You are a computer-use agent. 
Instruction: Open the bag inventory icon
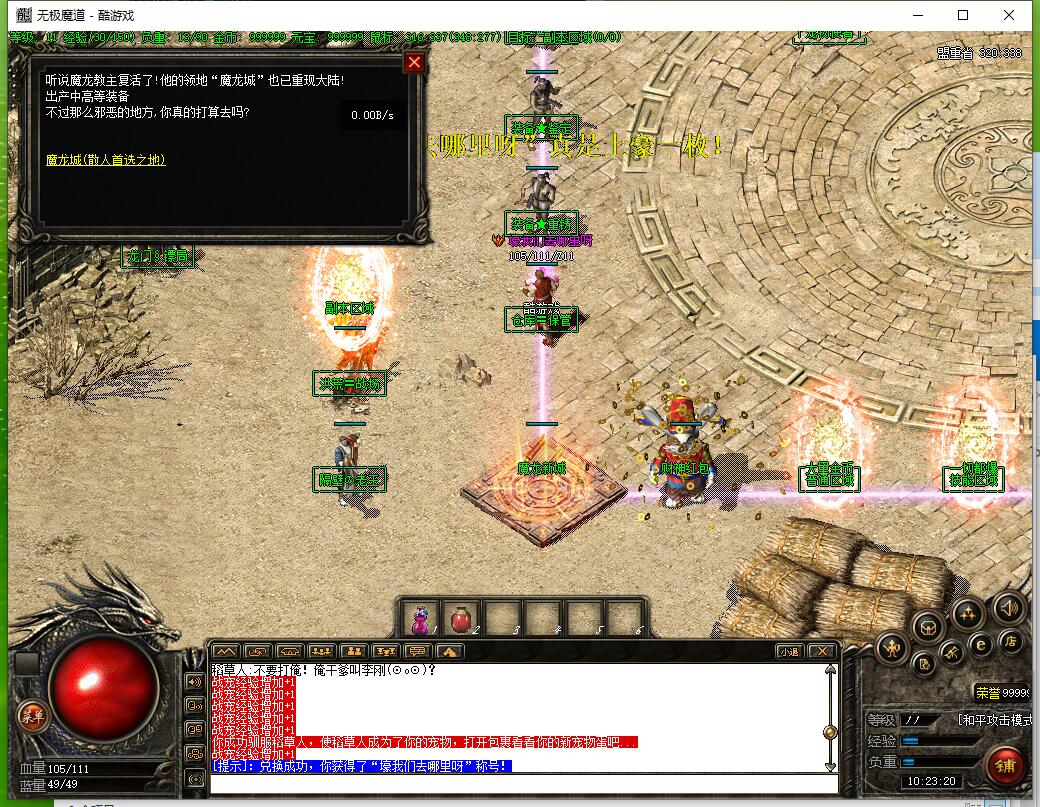point(929,627)
